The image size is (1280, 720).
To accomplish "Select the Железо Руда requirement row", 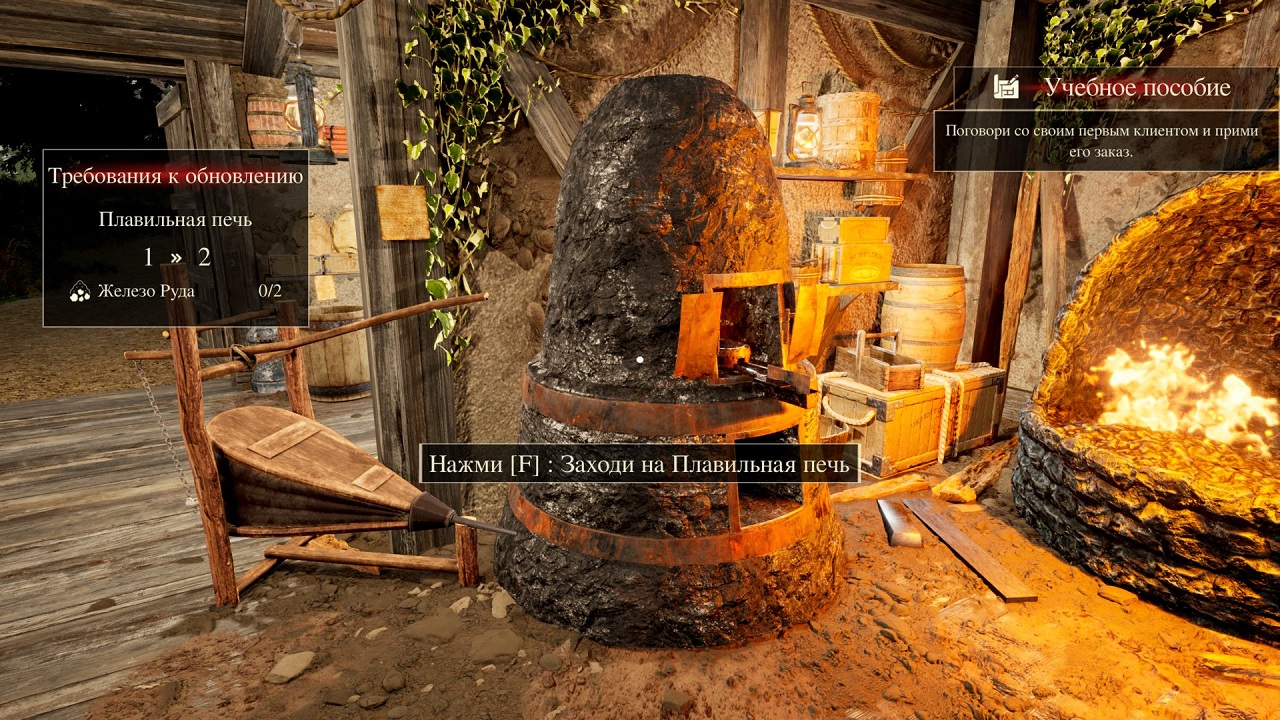I will 175,291.
